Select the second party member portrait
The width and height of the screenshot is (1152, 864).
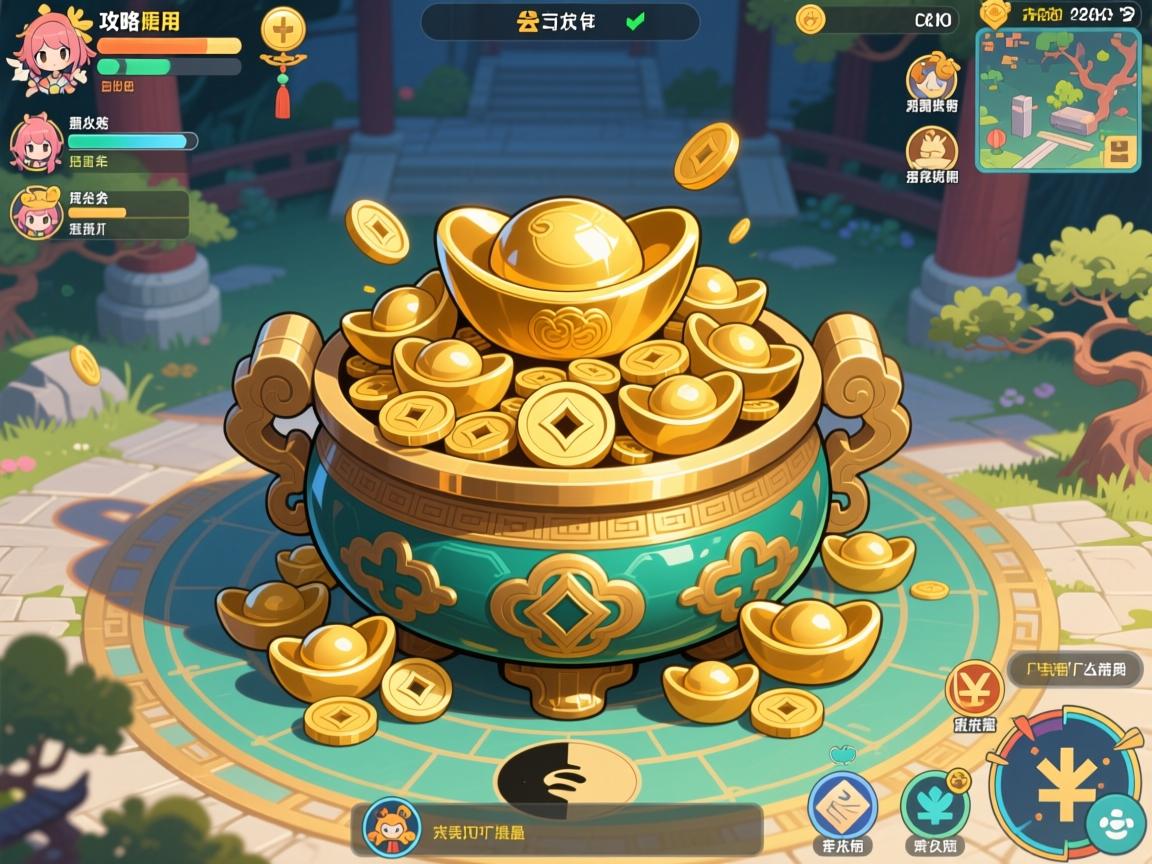pos(37,143)
